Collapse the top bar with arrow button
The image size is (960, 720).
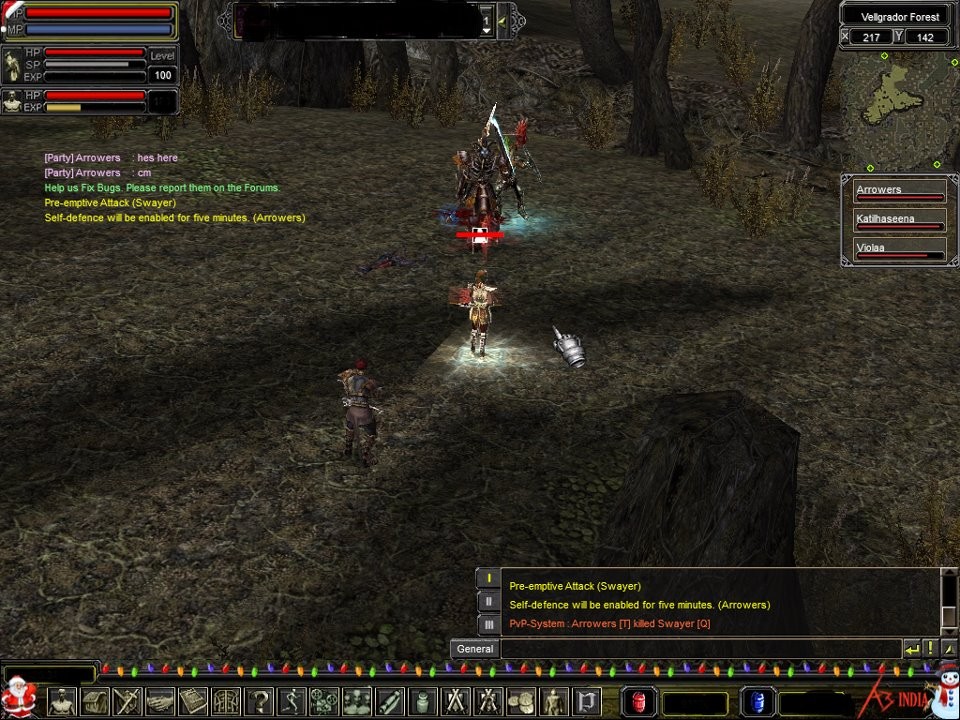pos(502,19)
